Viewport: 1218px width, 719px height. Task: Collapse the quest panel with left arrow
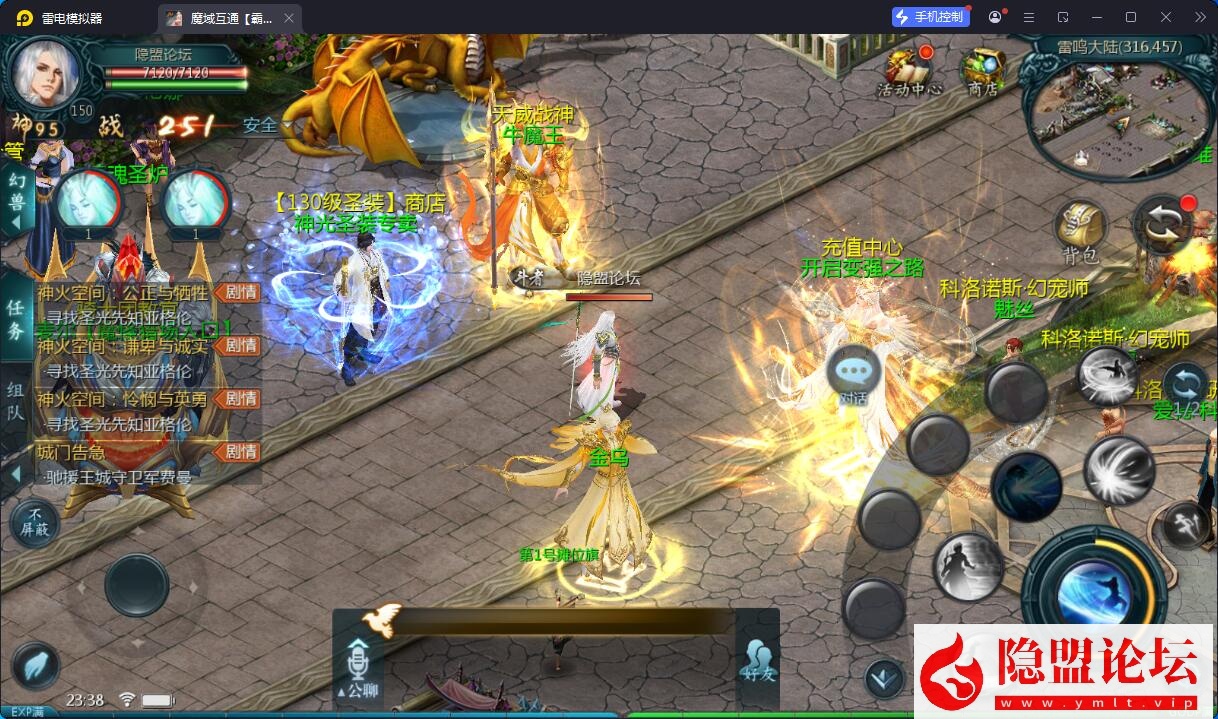pos(16,473)
